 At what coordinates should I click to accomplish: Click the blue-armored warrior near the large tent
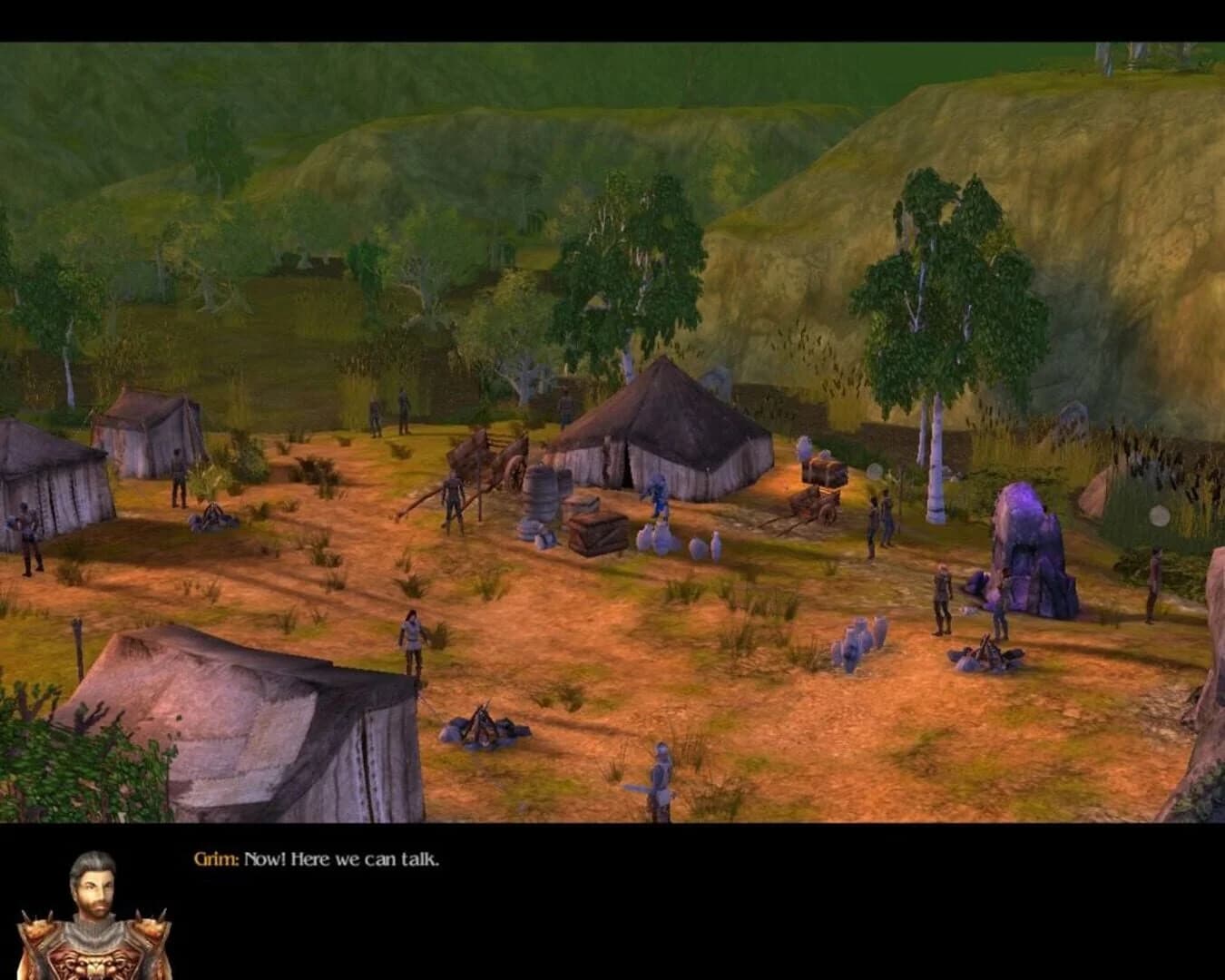pos(660,495)
